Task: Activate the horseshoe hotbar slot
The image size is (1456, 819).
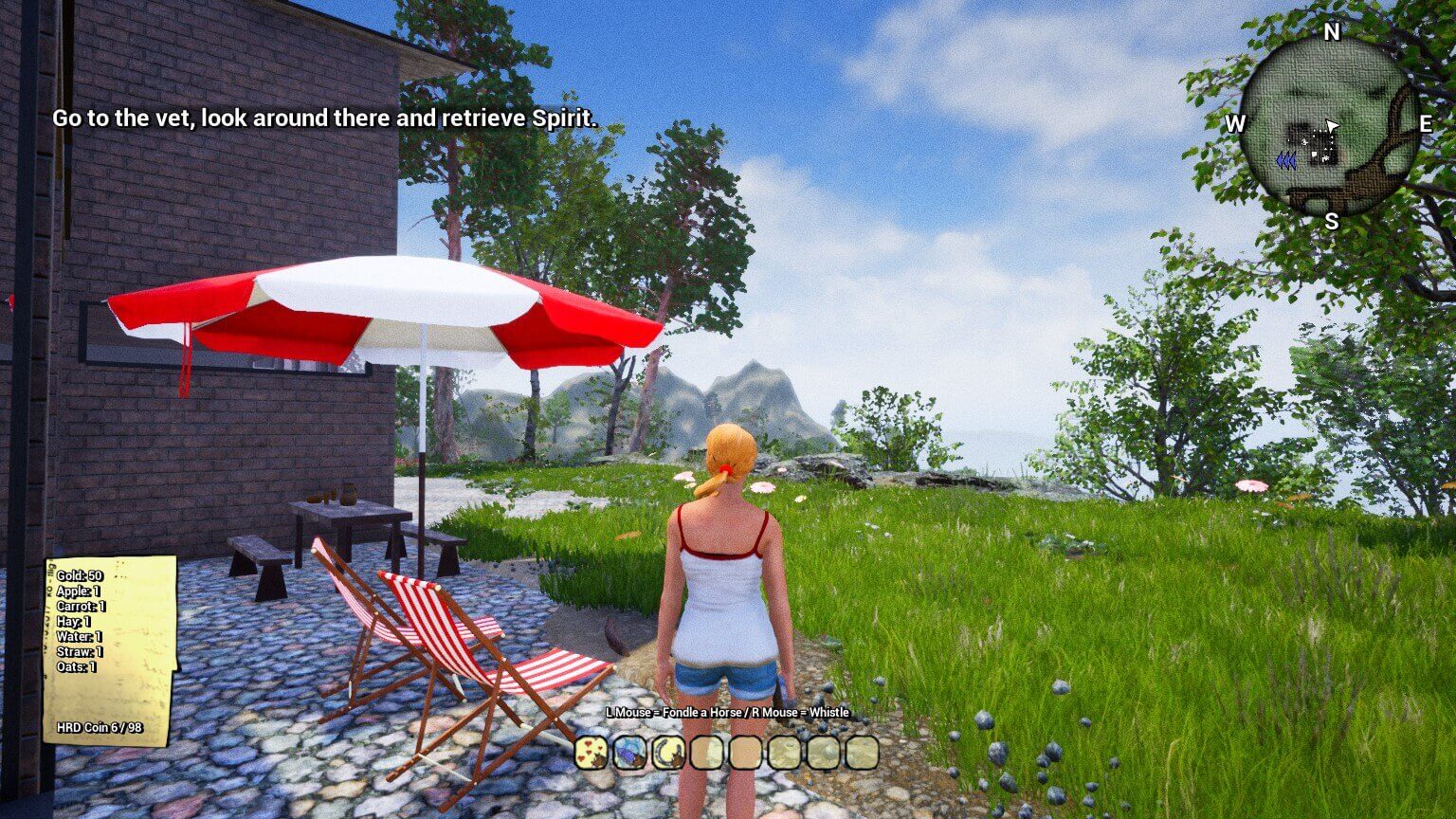Action: tap(668, 753)
